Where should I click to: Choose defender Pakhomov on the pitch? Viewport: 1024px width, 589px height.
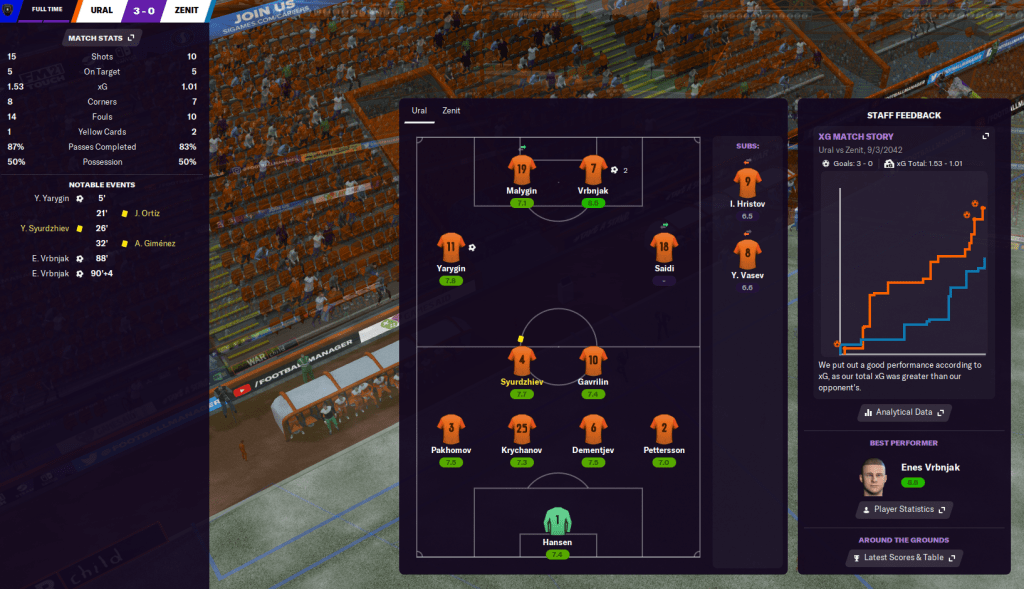click(451, 430)
